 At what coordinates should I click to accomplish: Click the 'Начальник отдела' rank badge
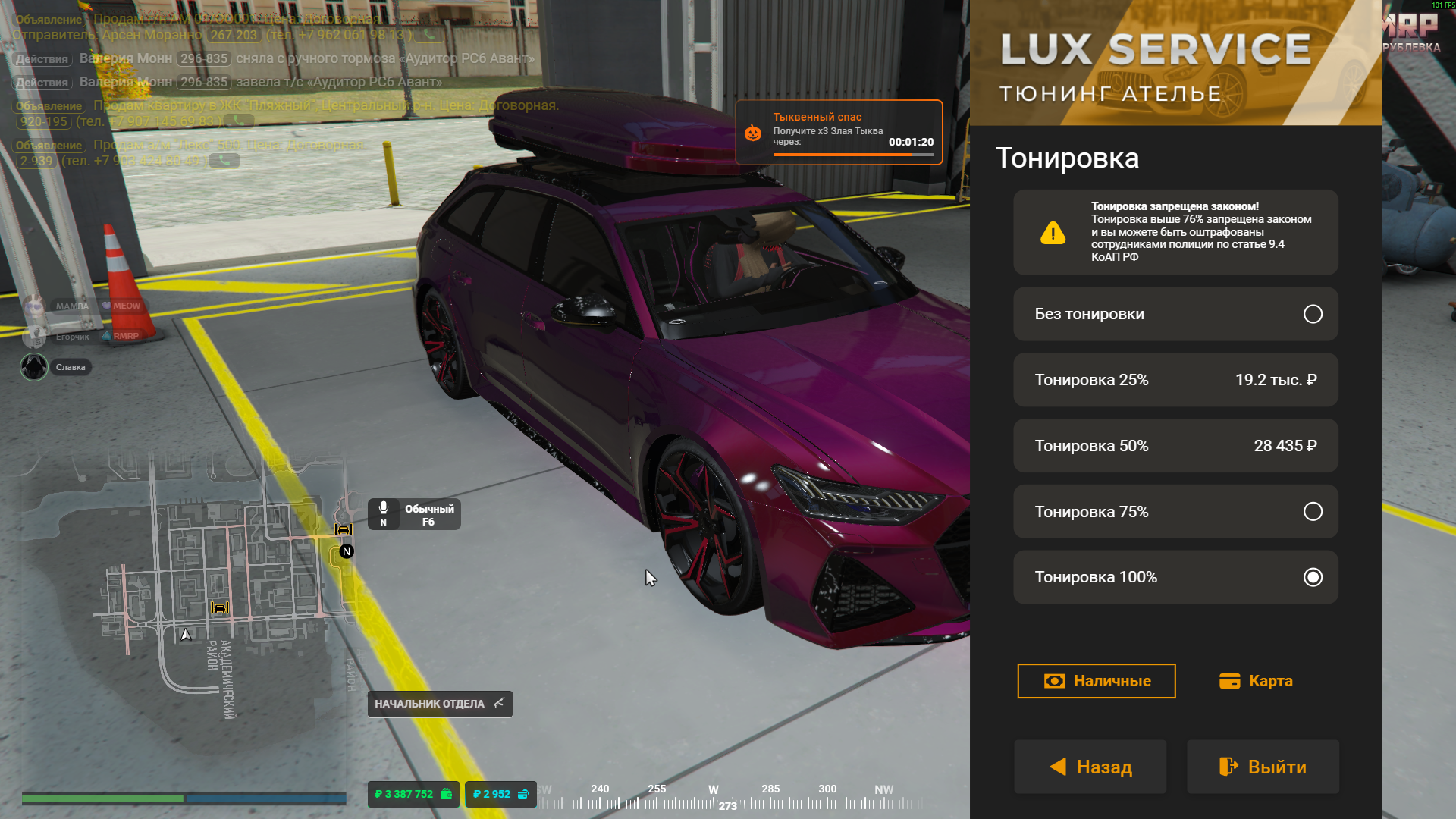click(x=440, y=704)
